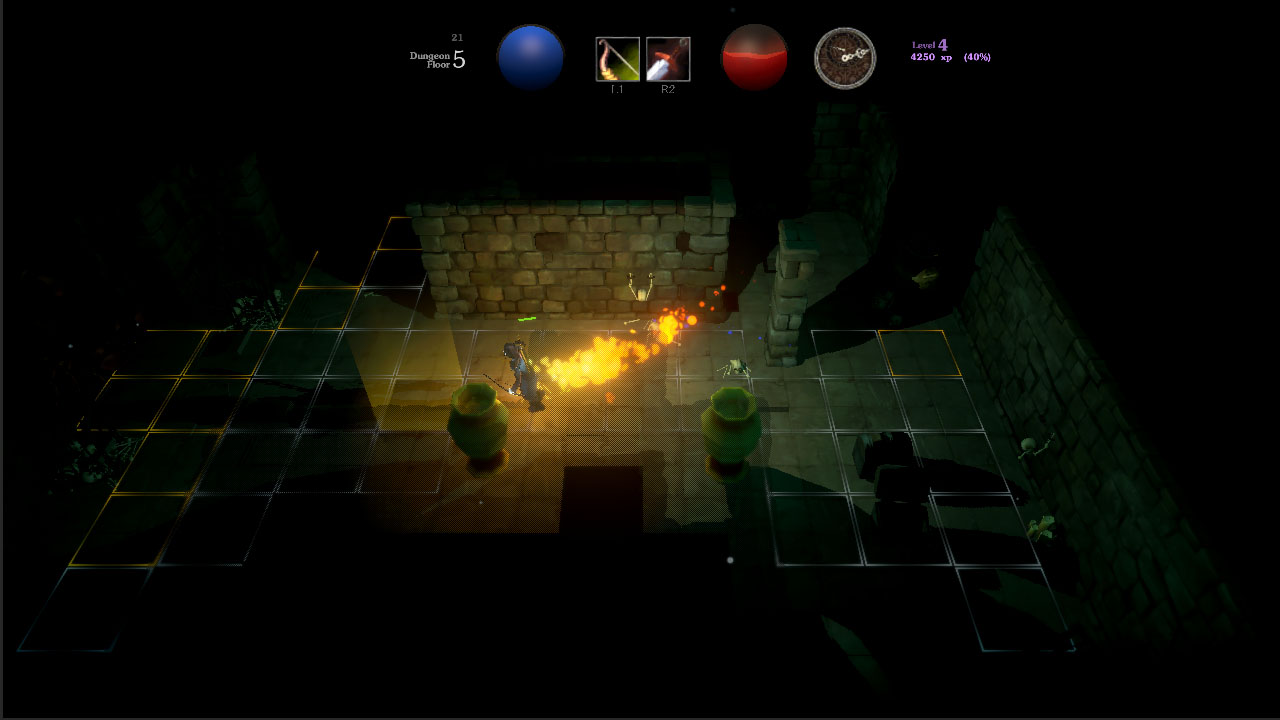Click the 40% experience percentage label
1280x720 pixels.
click(975, 57)
